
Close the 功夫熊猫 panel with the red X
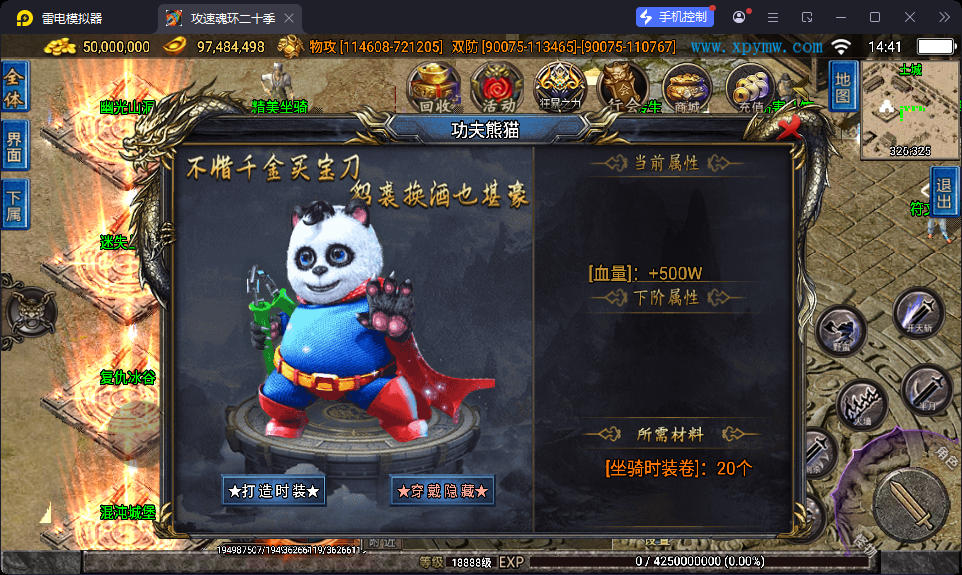coord(791,127)
